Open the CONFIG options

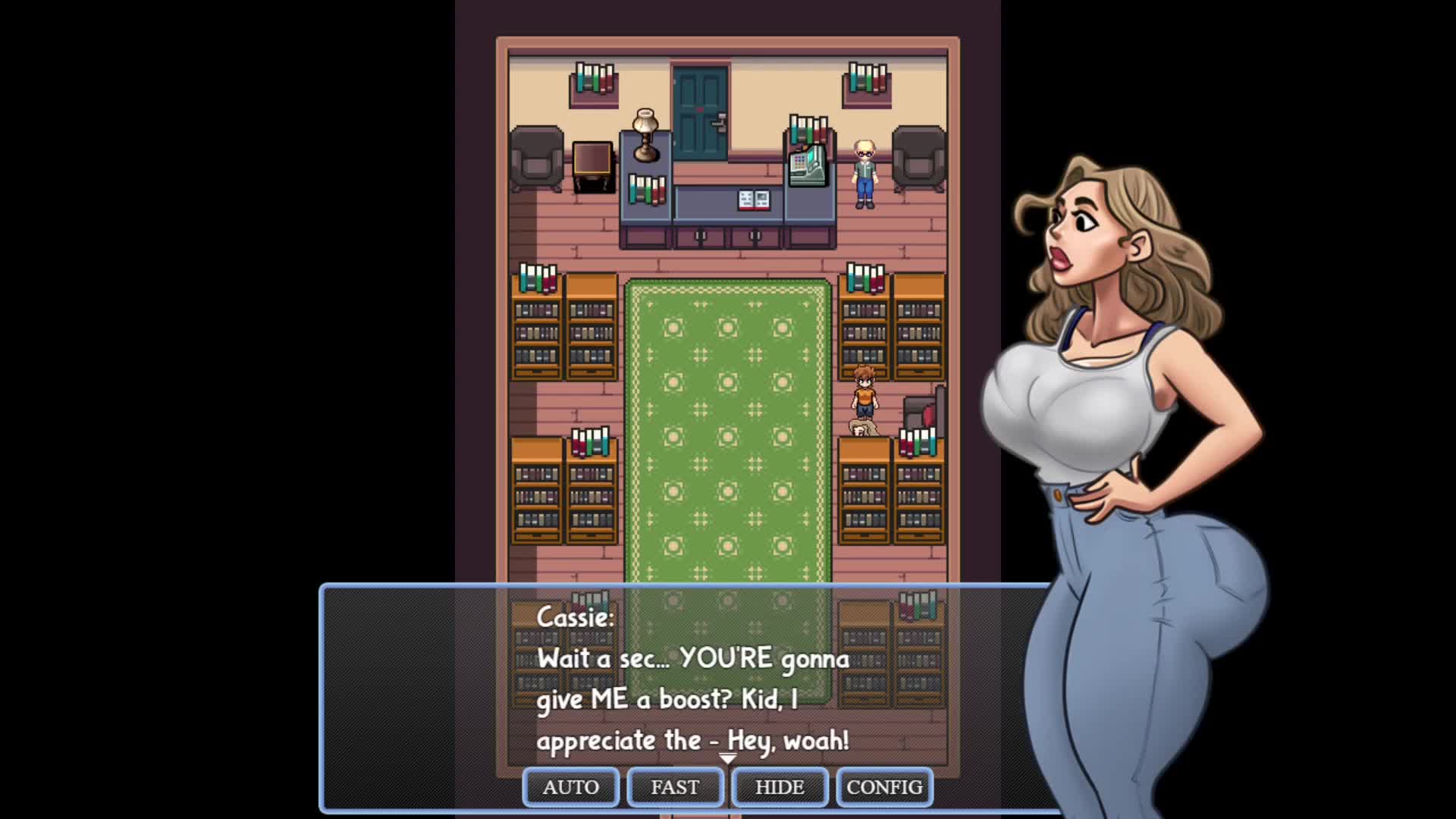click(x=884, y=787)
